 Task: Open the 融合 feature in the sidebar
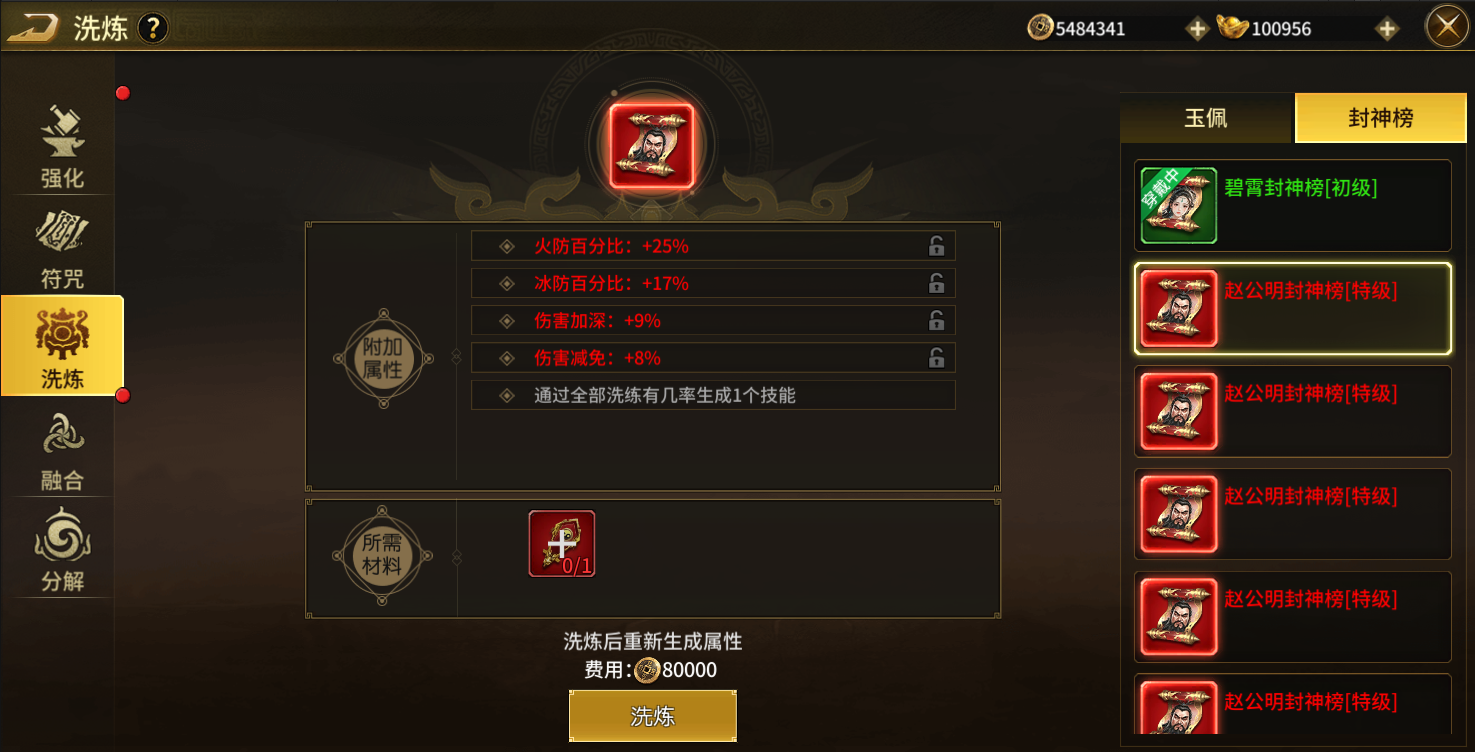coord(62,448)
